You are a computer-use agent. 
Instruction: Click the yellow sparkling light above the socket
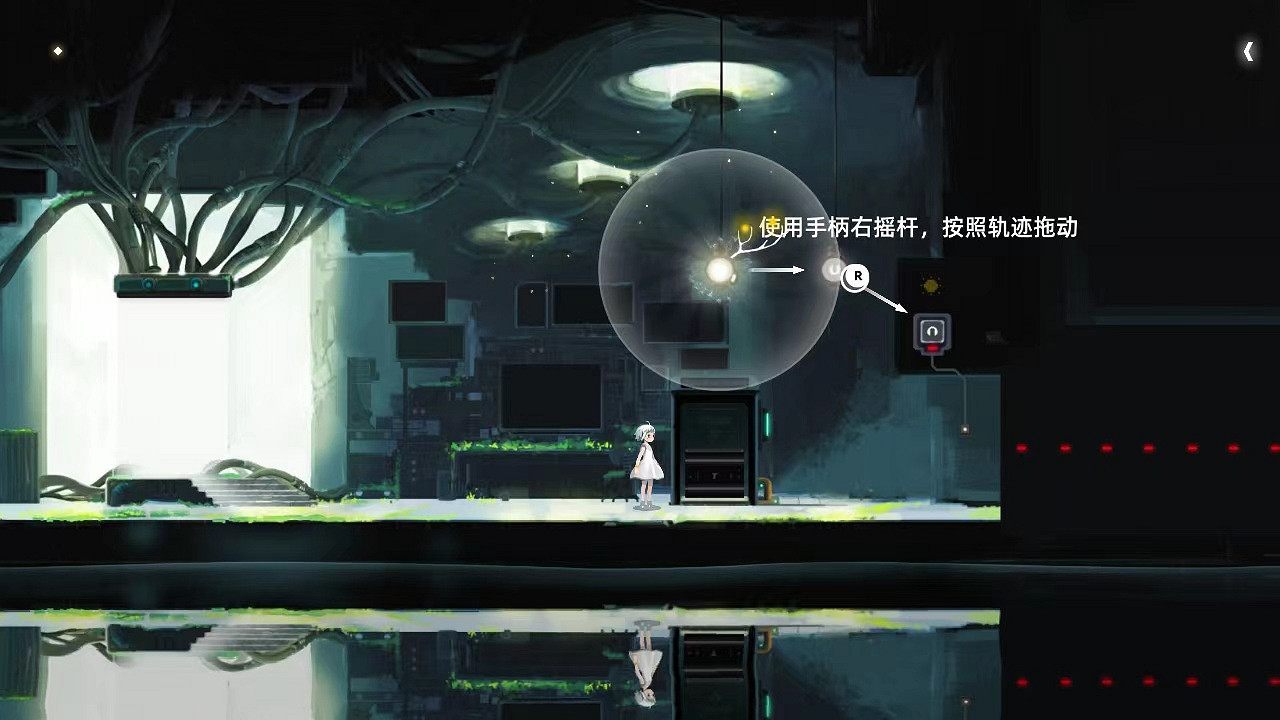tap(931, 285)
